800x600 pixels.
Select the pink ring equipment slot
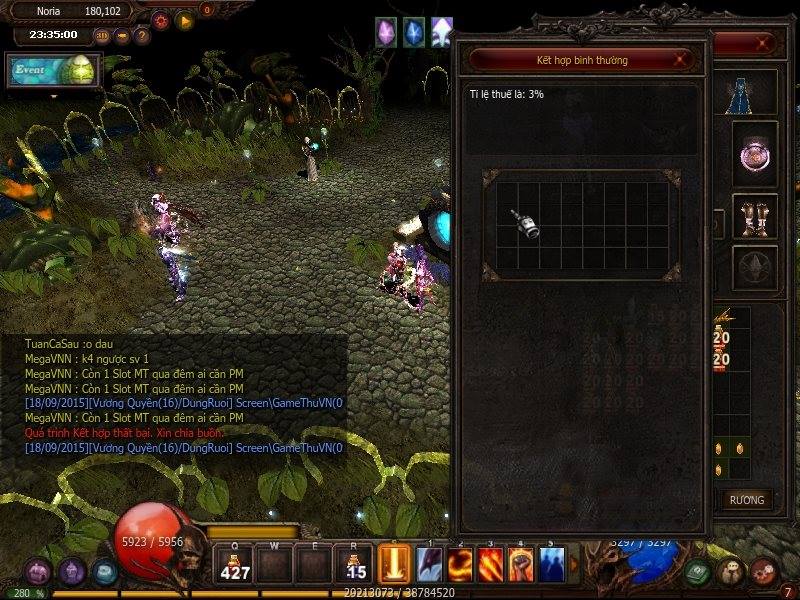point(755,155)
